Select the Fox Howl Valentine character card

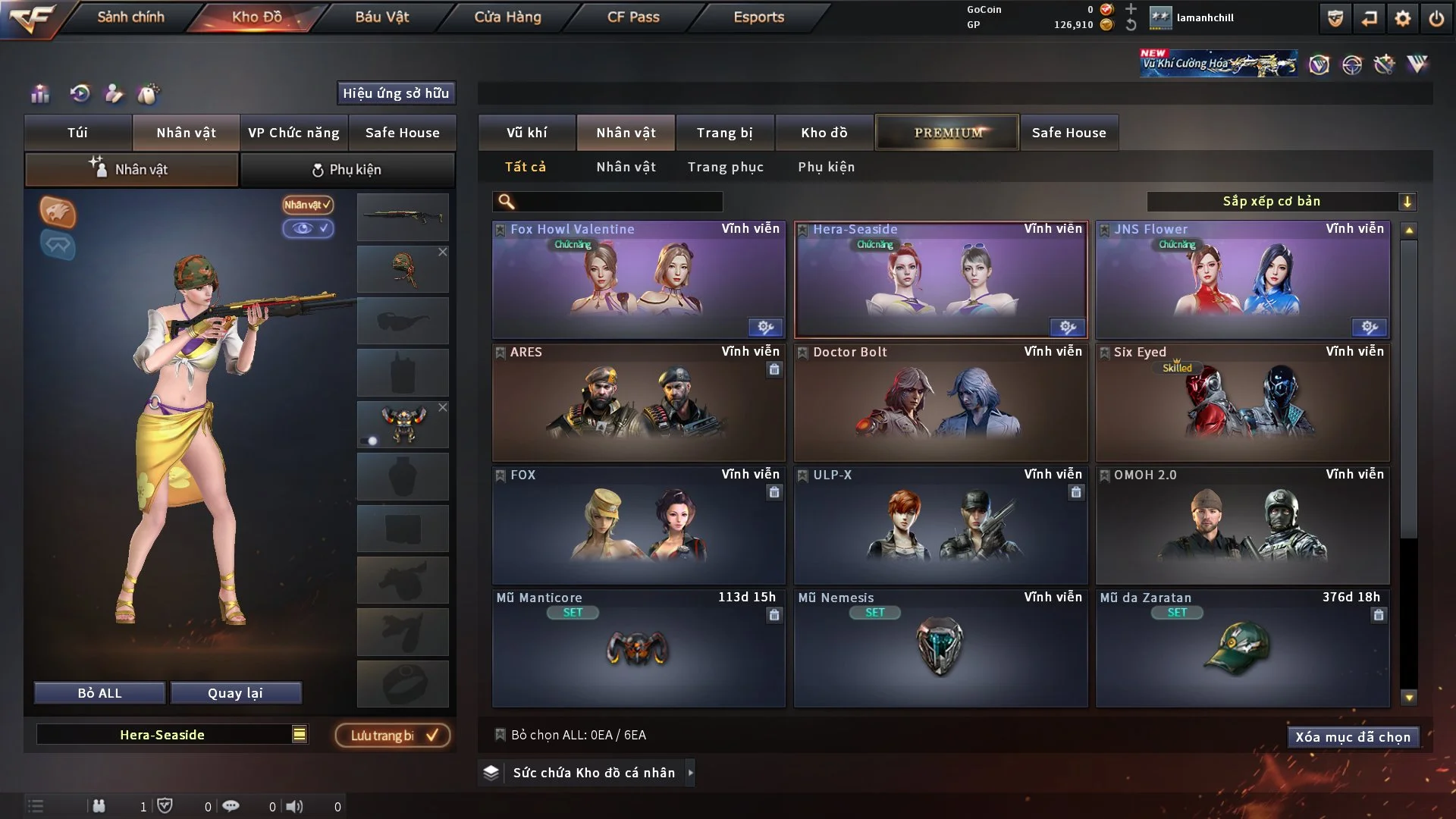pos(638,281)
